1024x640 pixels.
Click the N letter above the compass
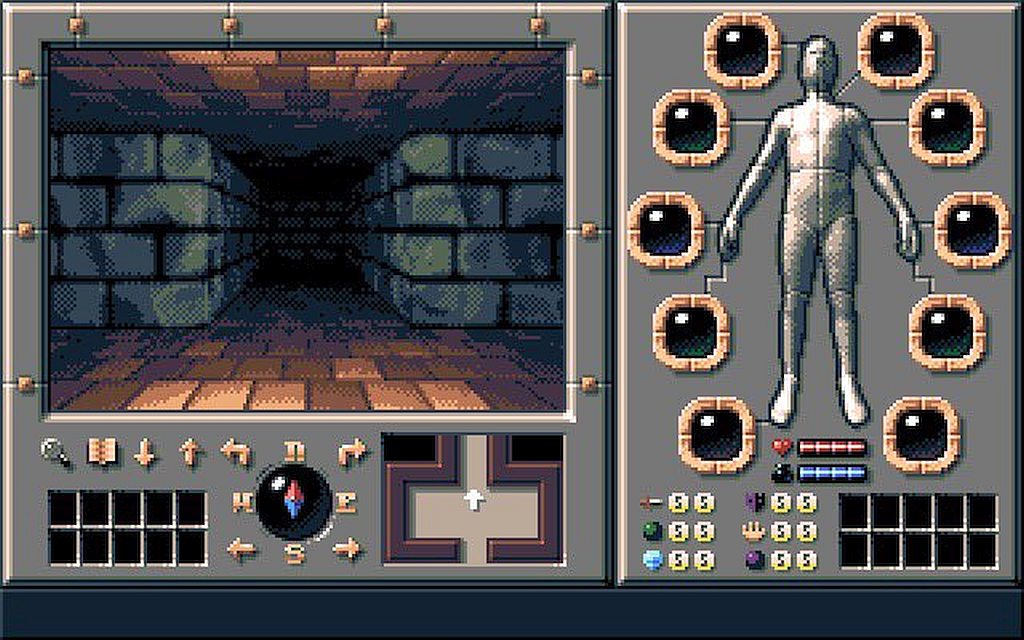pyautogui.click(x=294, y=452)
